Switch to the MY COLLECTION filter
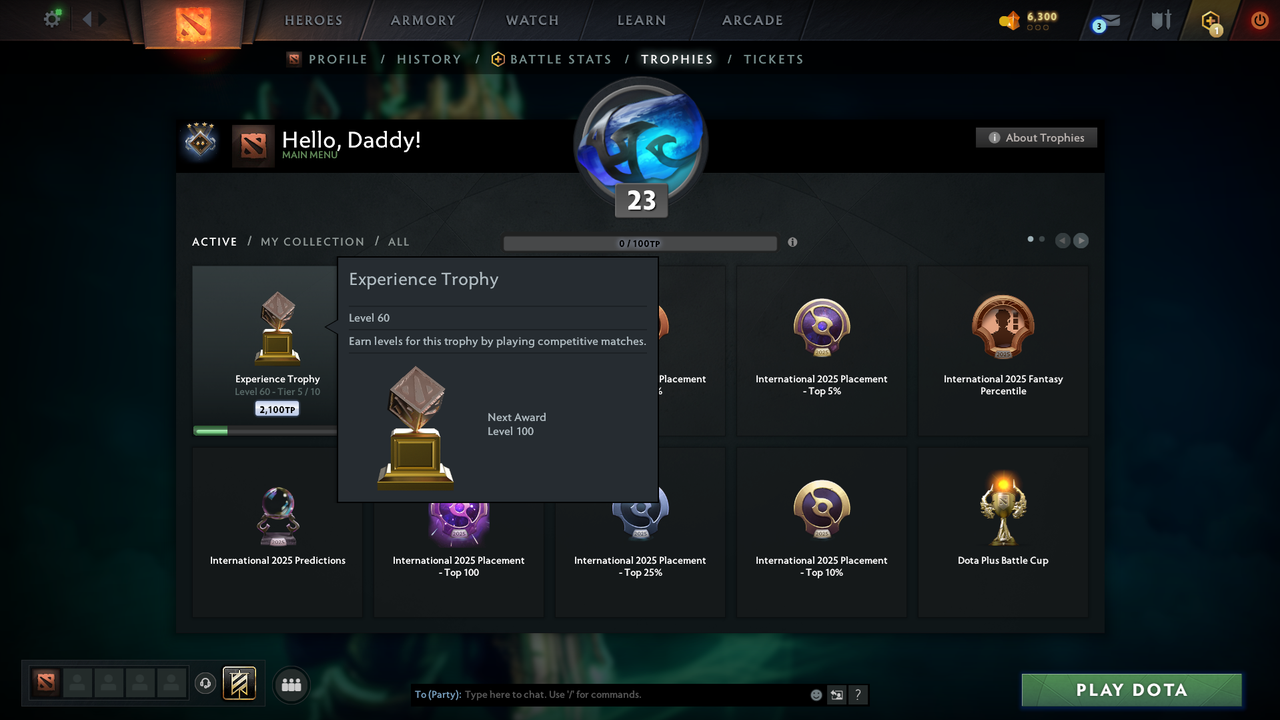Viewport: 1280px width, 720px height. click(312, 241)
